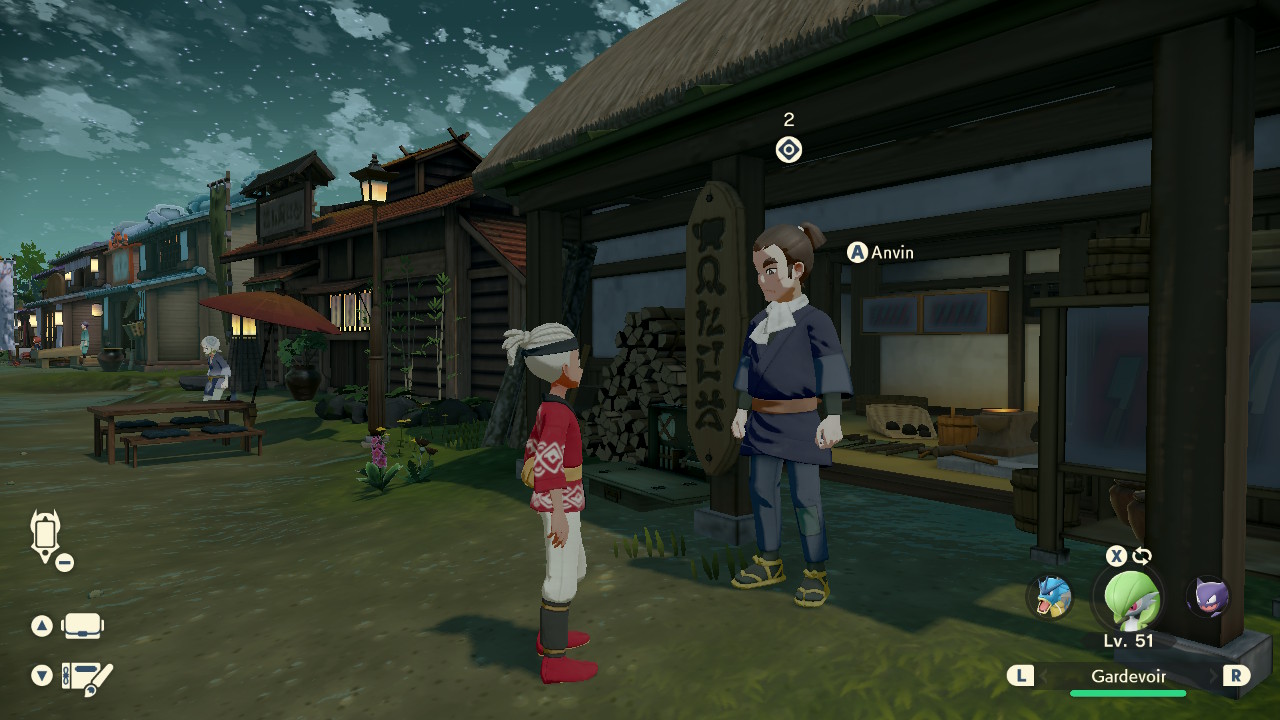Viewport: 1280px width, 720px height.
Task: Click the Arc Phone map icon
Action: point(46,535)
